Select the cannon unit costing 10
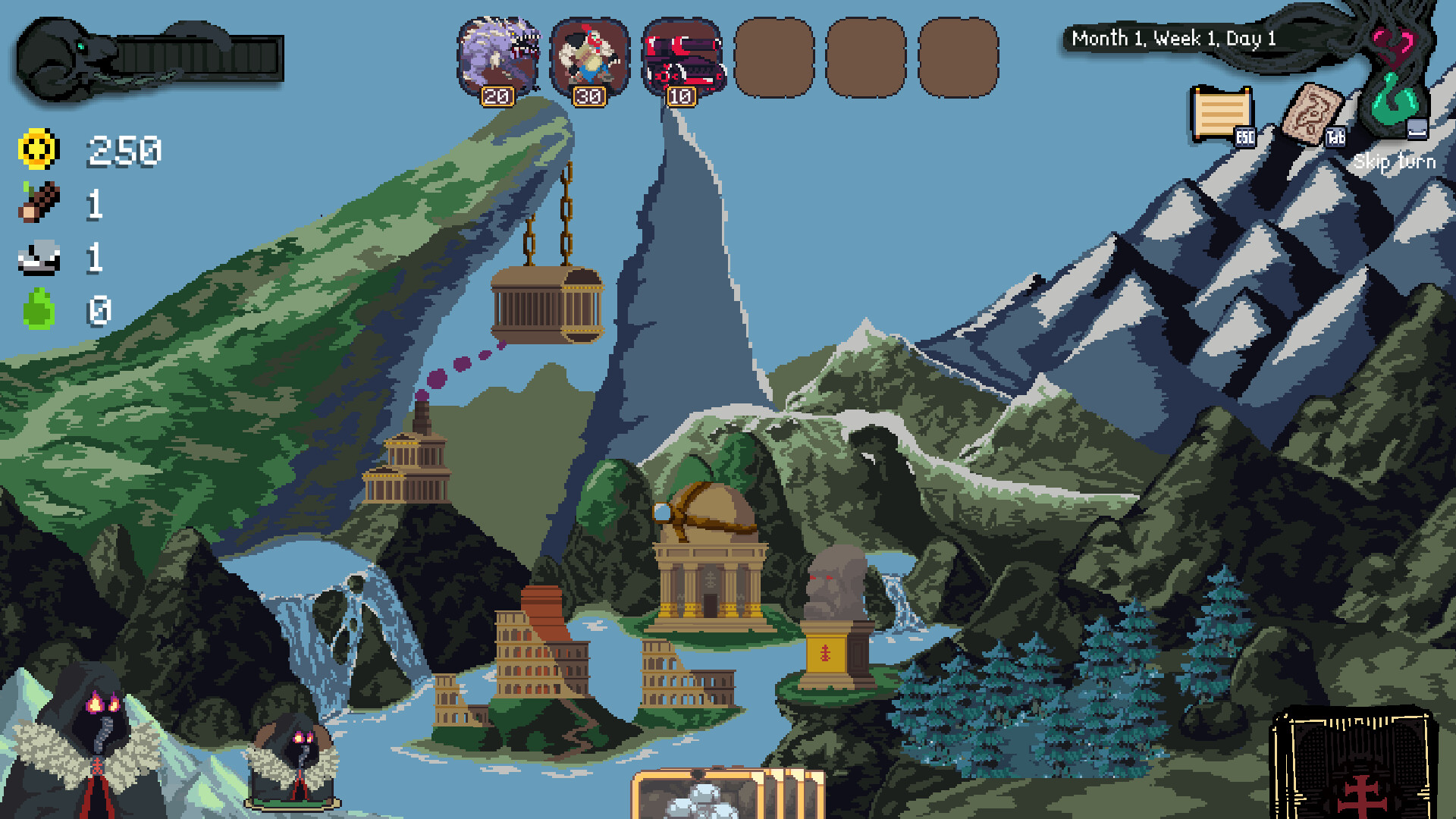The height and width of the screenshot is (819, 1456). [682, 57]
